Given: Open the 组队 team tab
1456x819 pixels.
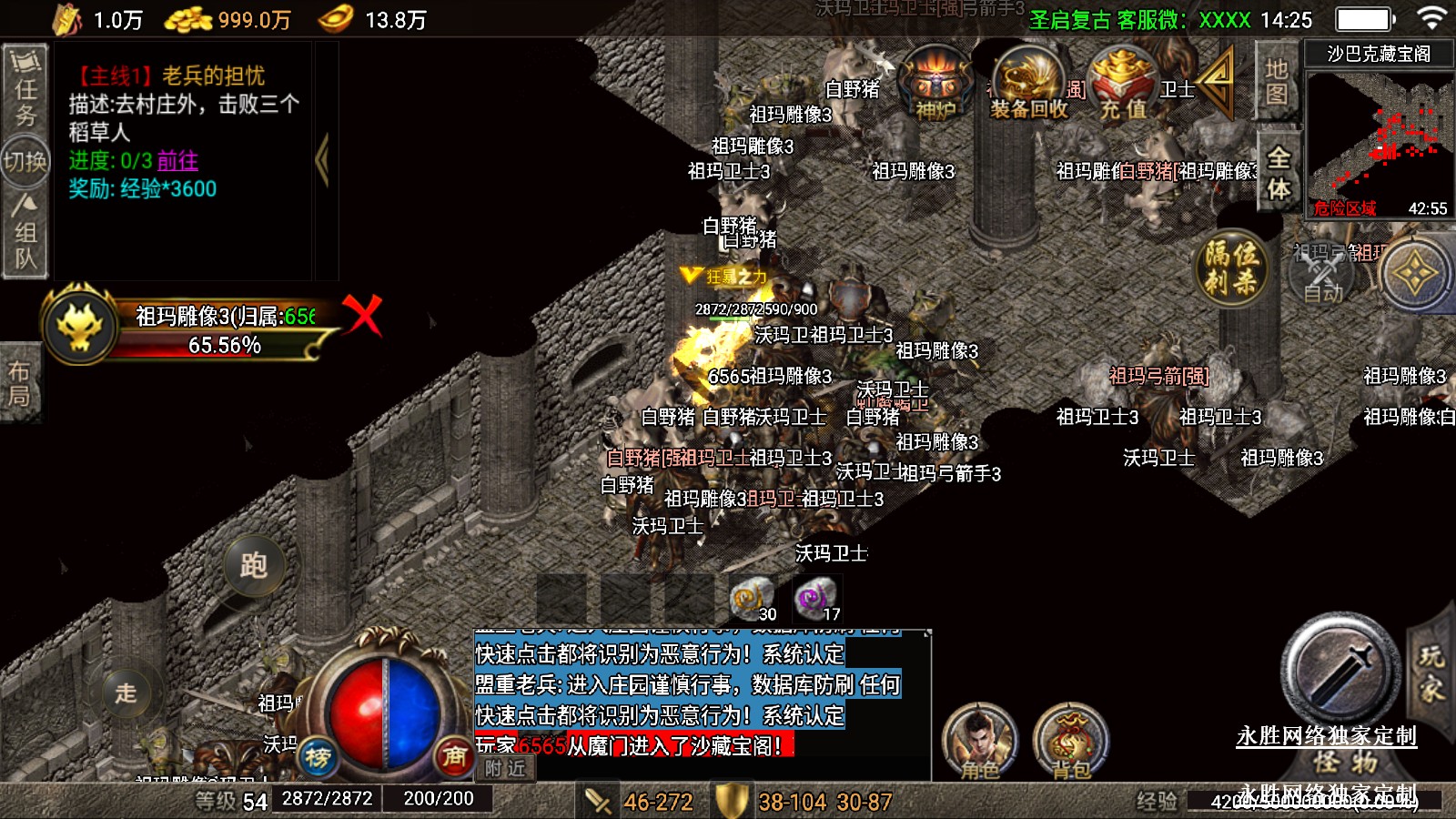Looking at the screenshot, I should tap(25, 233).
